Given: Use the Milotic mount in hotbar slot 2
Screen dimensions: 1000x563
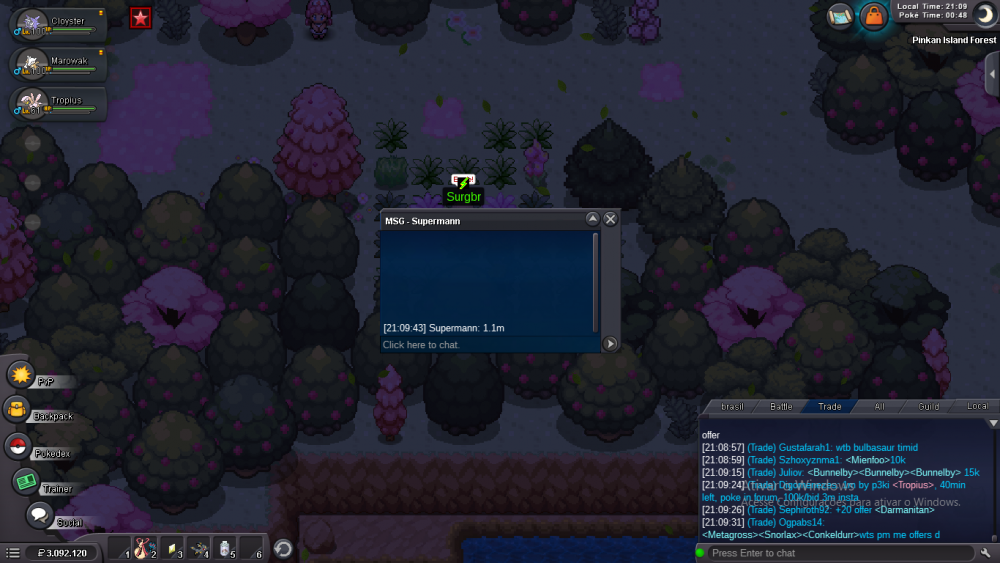Looking at the screenshot, I should coord(144,548).
